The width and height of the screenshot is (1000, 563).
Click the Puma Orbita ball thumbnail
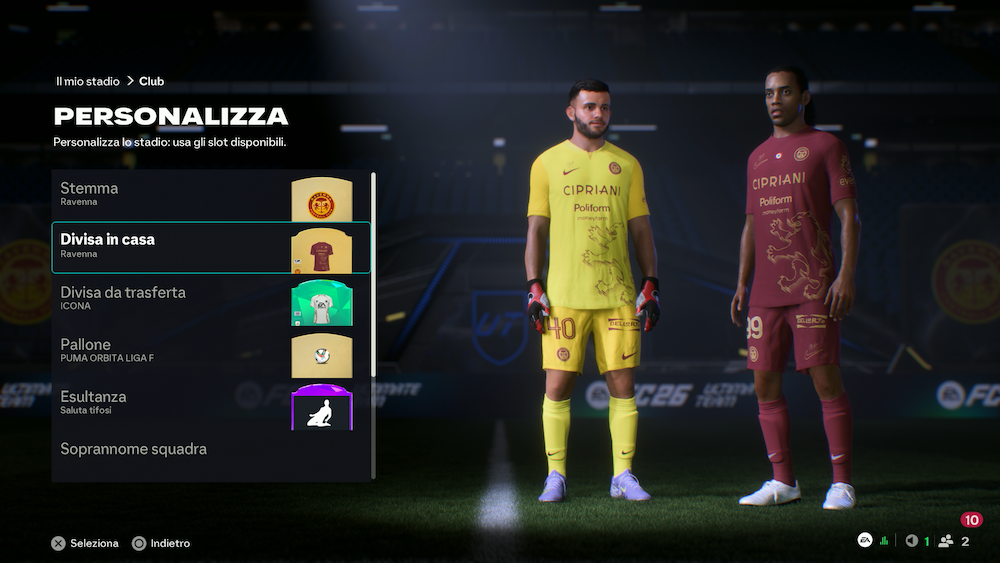coord(321,355)
